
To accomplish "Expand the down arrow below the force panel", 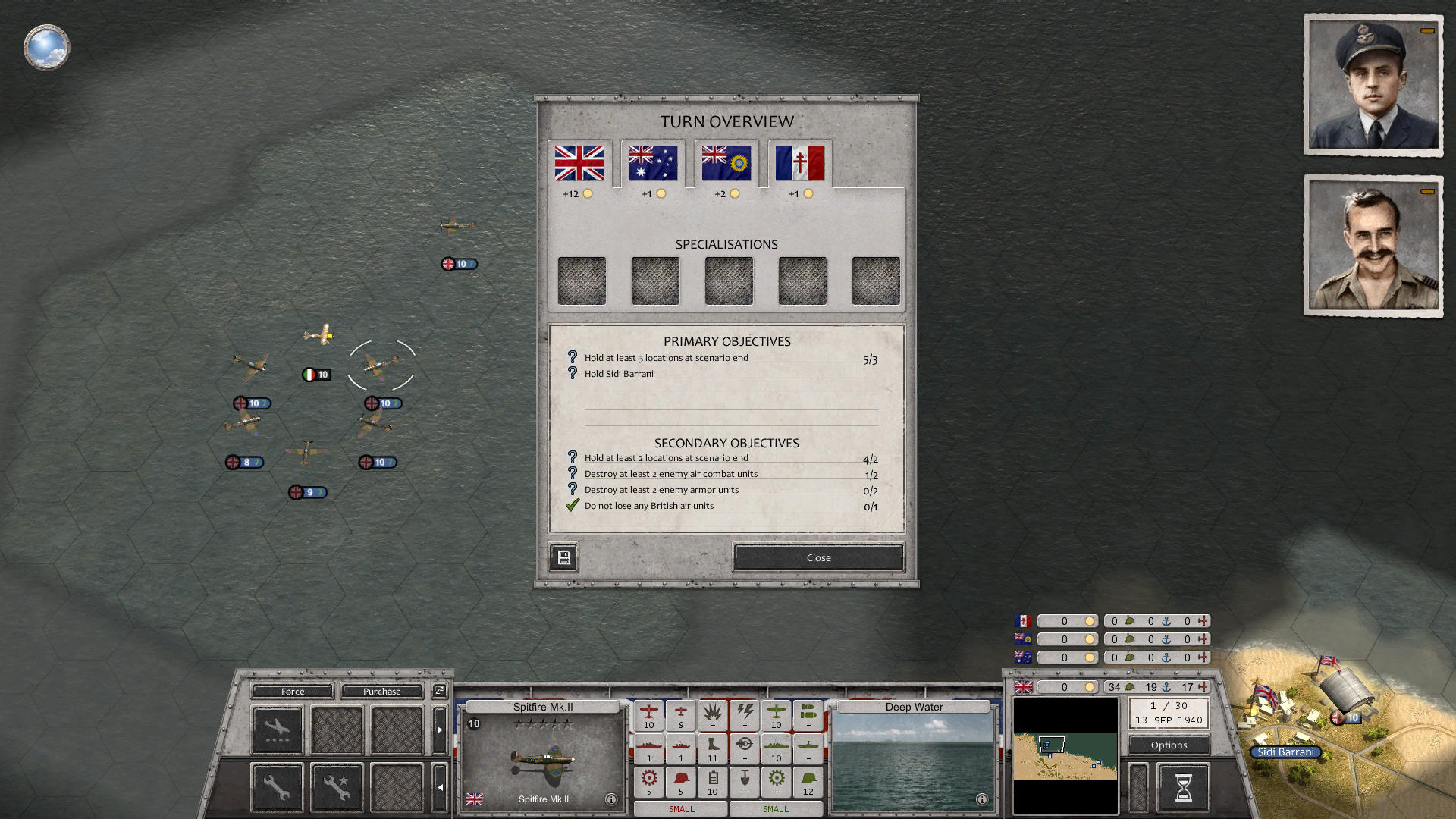I will click(x=441, y=787).
